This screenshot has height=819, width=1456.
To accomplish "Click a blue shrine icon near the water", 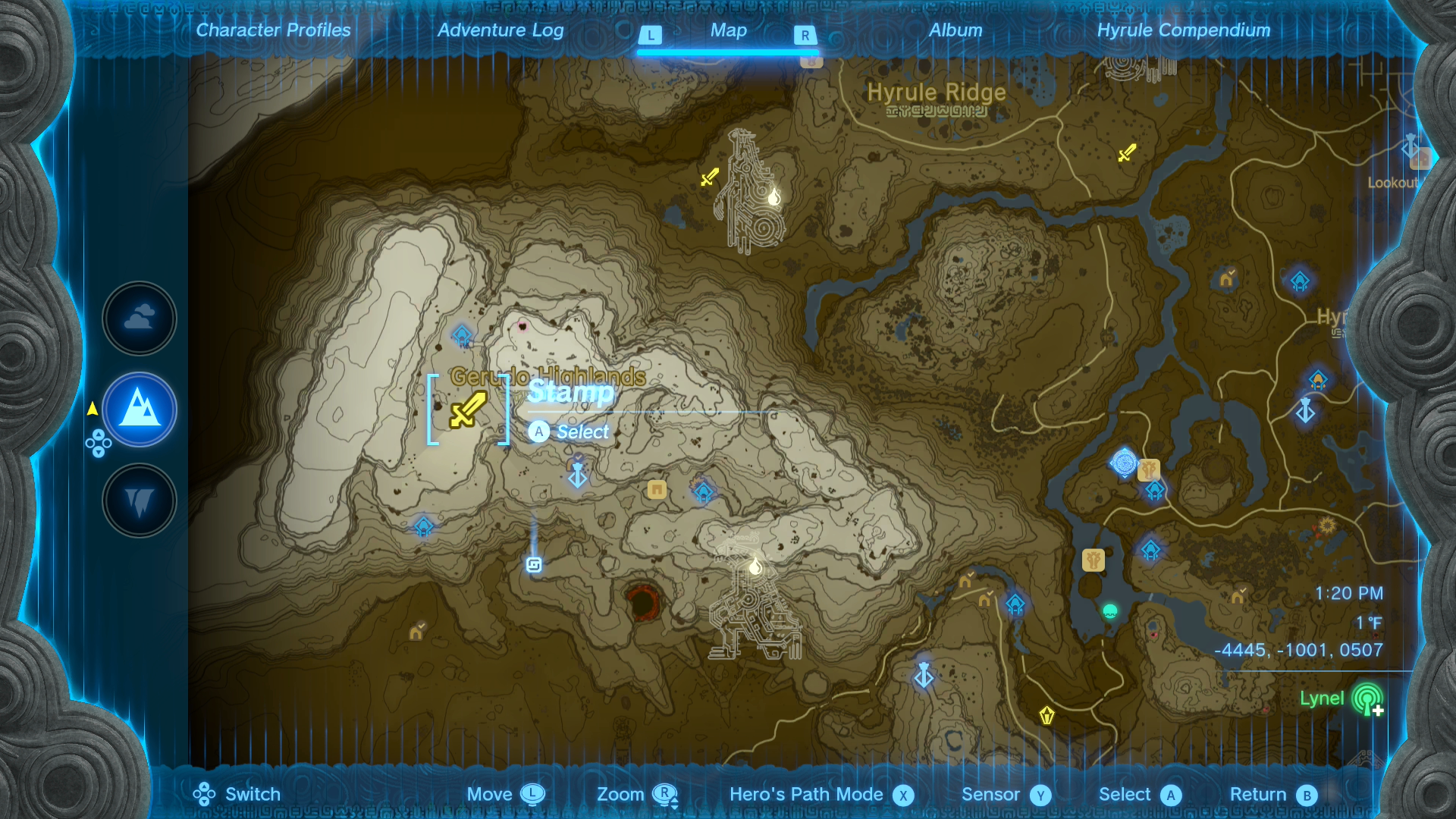I will (1151, 549).
